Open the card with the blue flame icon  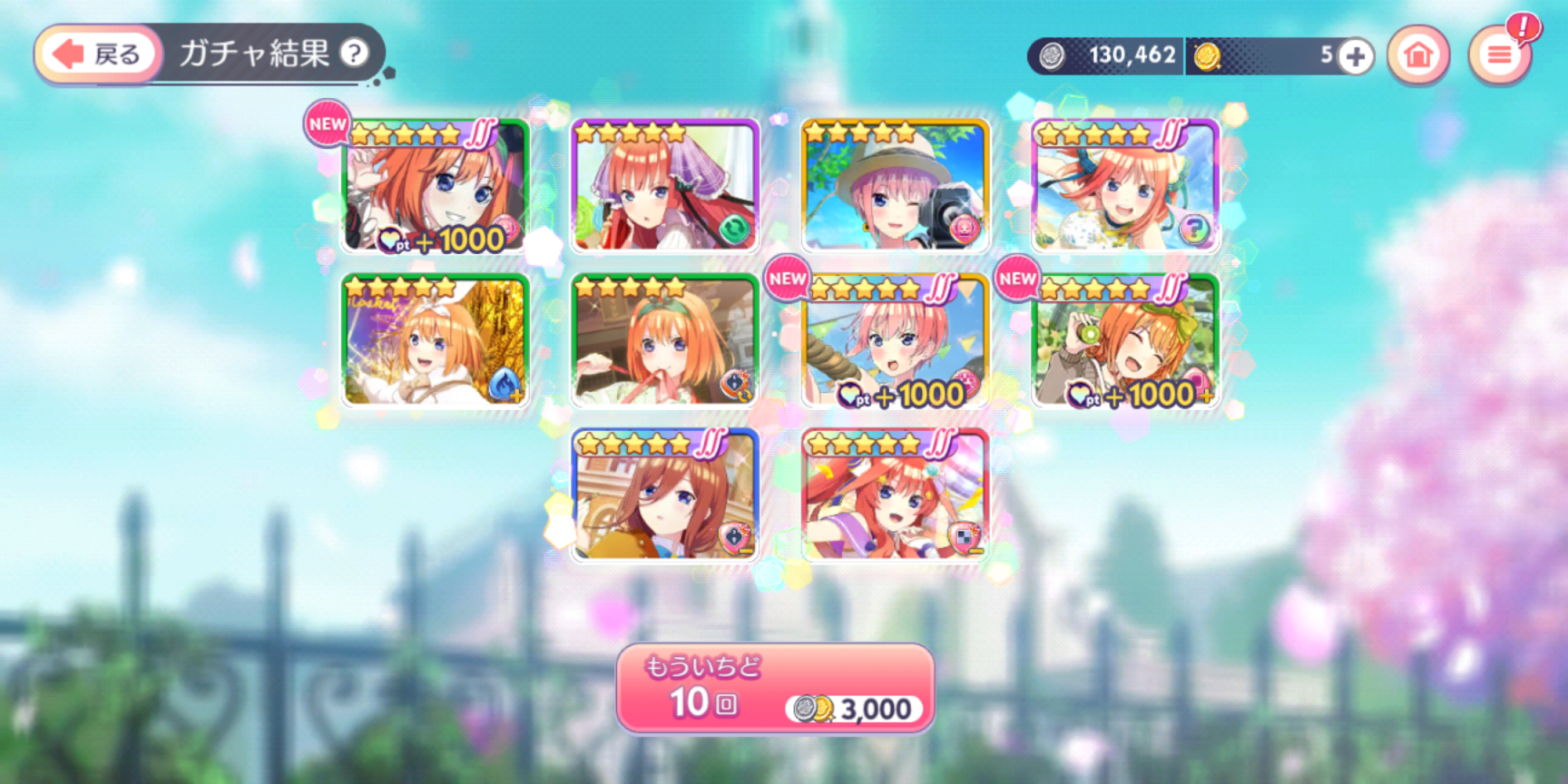(x=435, y=340)
